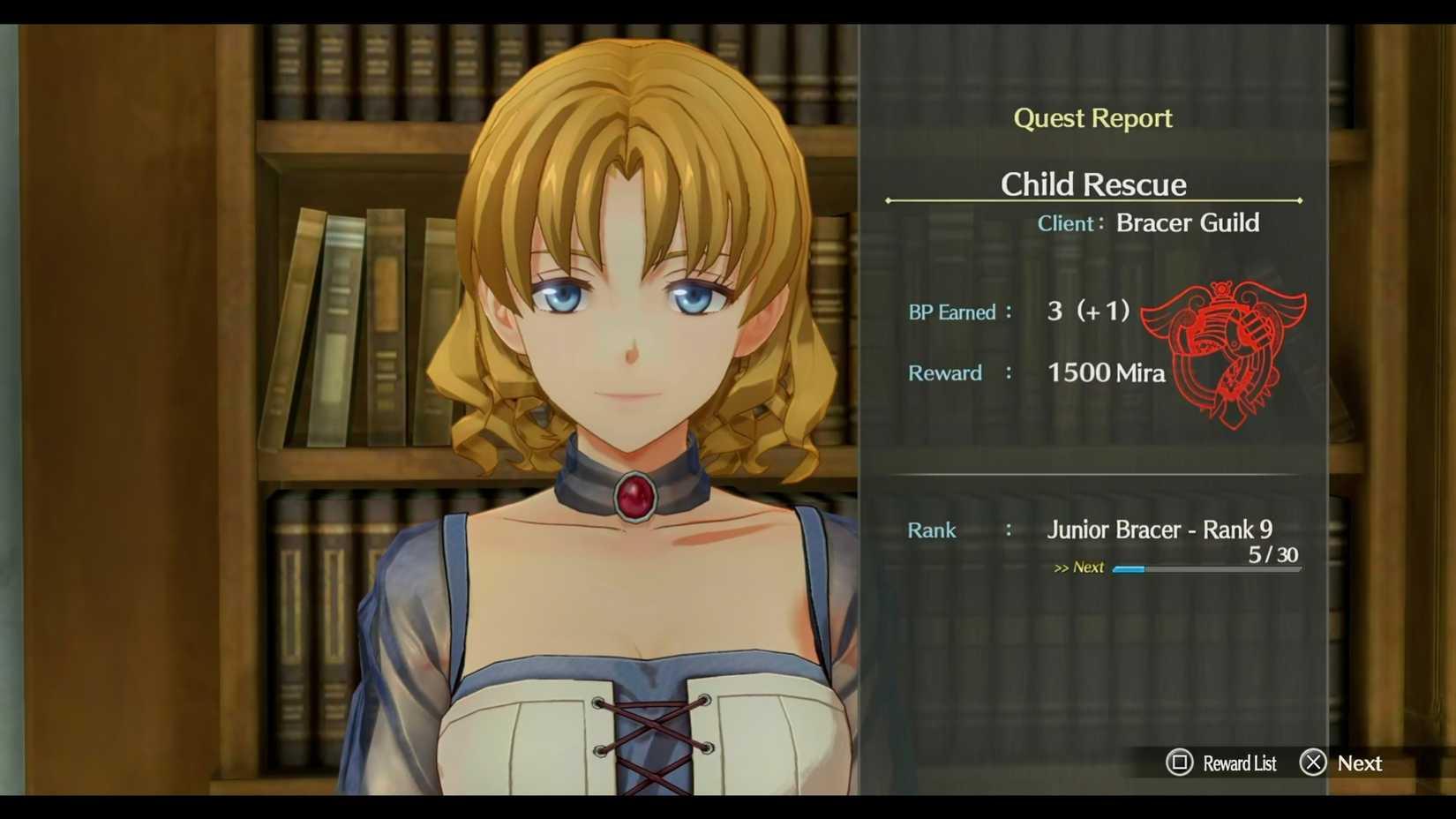Expand the '>> Next' rank progression section
This screenshot has height=819, width=1456.
pyautogui.click(x=1080, y=567)
